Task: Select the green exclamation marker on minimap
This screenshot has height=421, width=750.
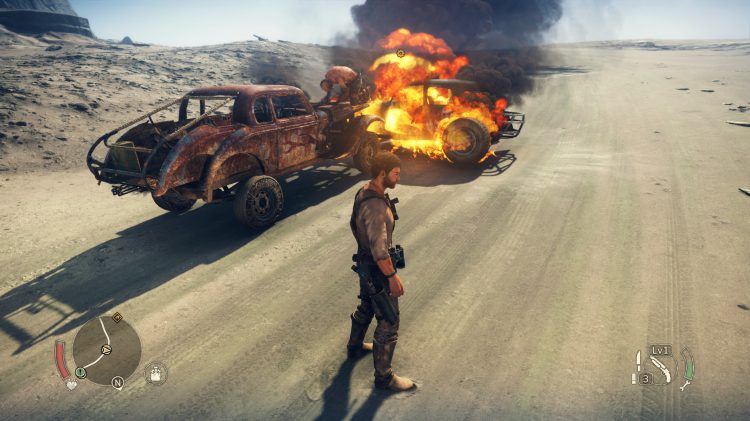Action: click(81, 372)
